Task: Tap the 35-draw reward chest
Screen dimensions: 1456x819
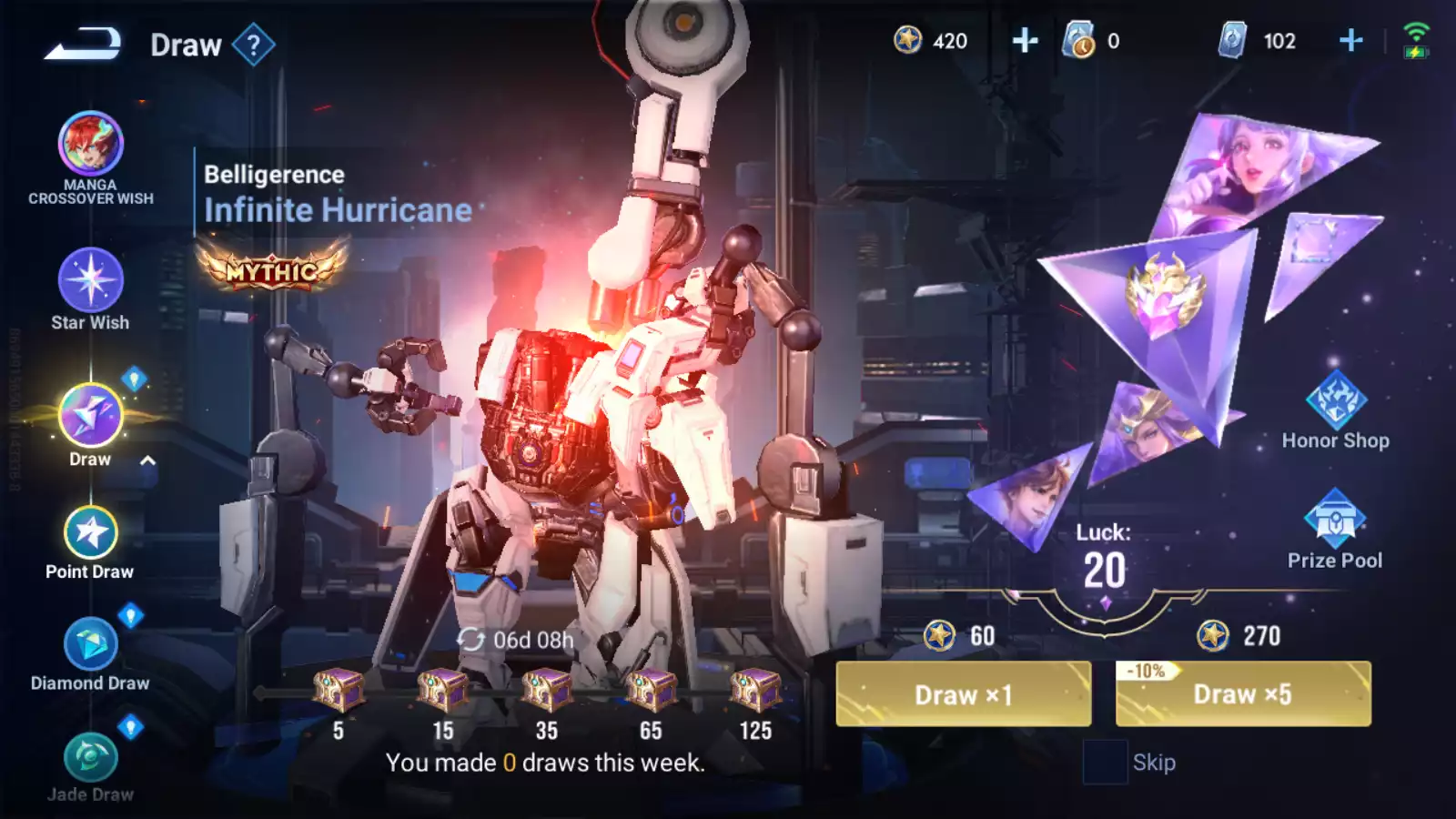Action: tap(547, 691)
